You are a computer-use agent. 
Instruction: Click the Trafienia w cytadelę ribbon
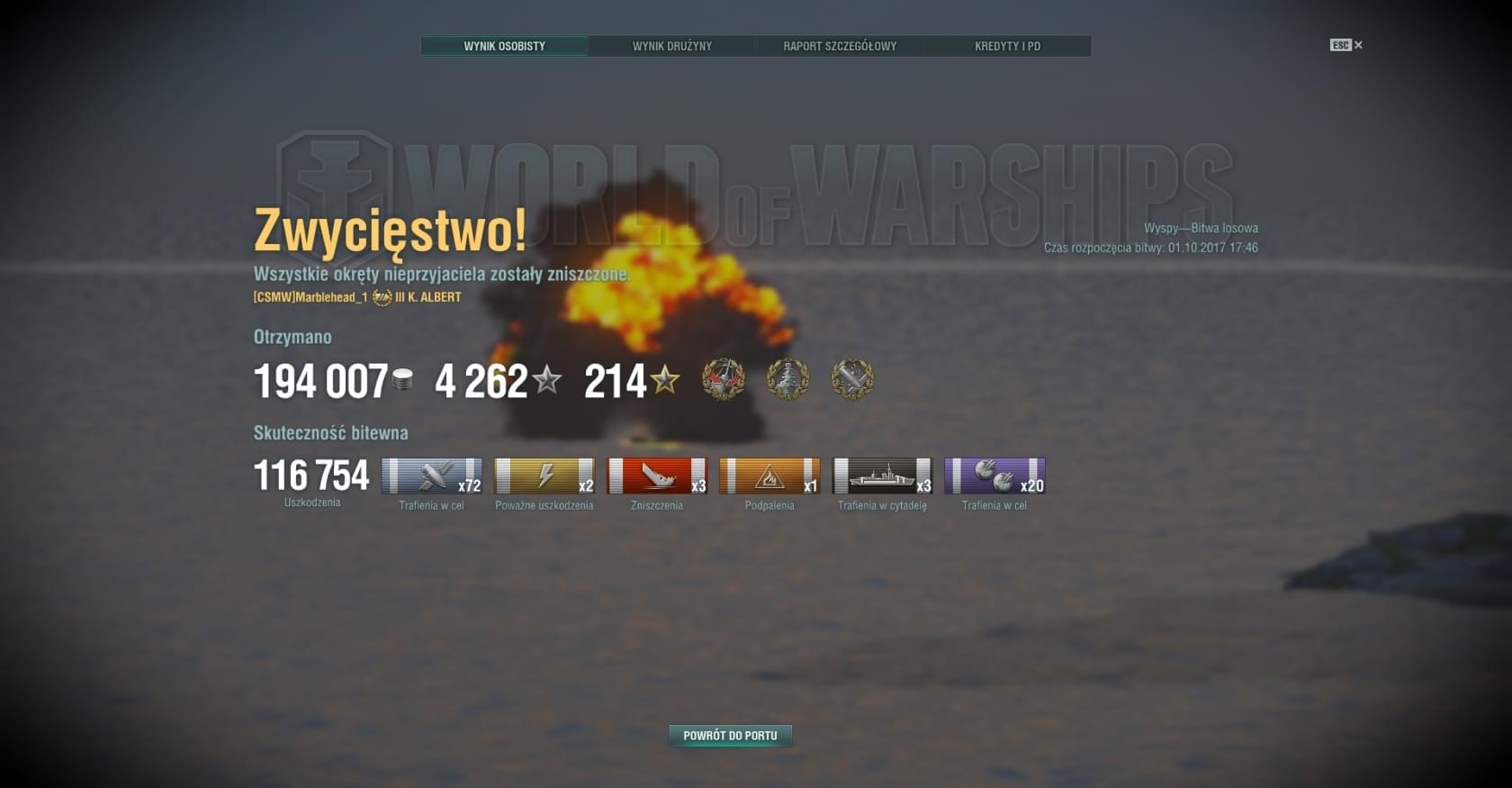pyautogui.click(x=882, y=476)
